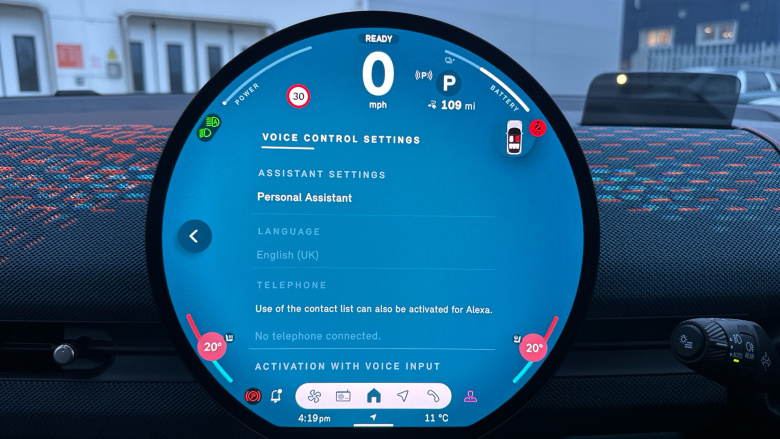Open the Personal Assistant setting

point(304,198)
